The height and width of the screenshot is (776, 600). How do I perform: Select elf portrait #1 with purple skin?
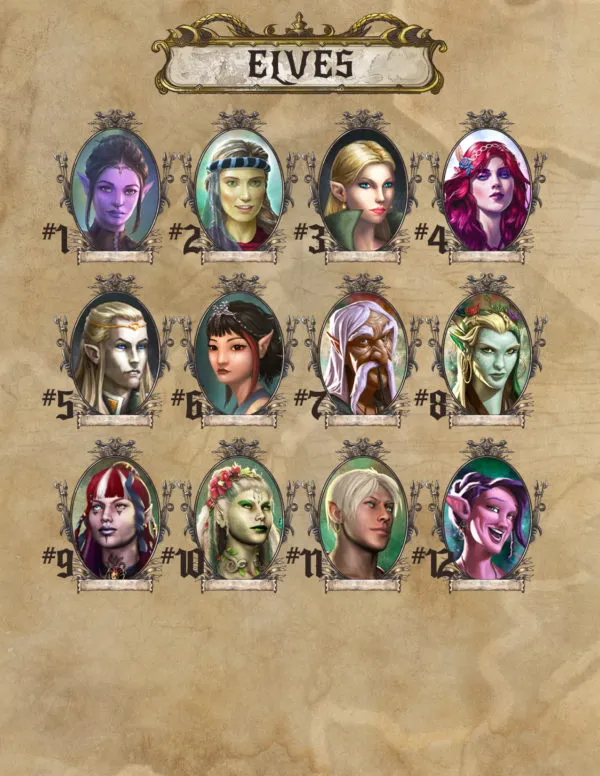click(x=115, y=191)
